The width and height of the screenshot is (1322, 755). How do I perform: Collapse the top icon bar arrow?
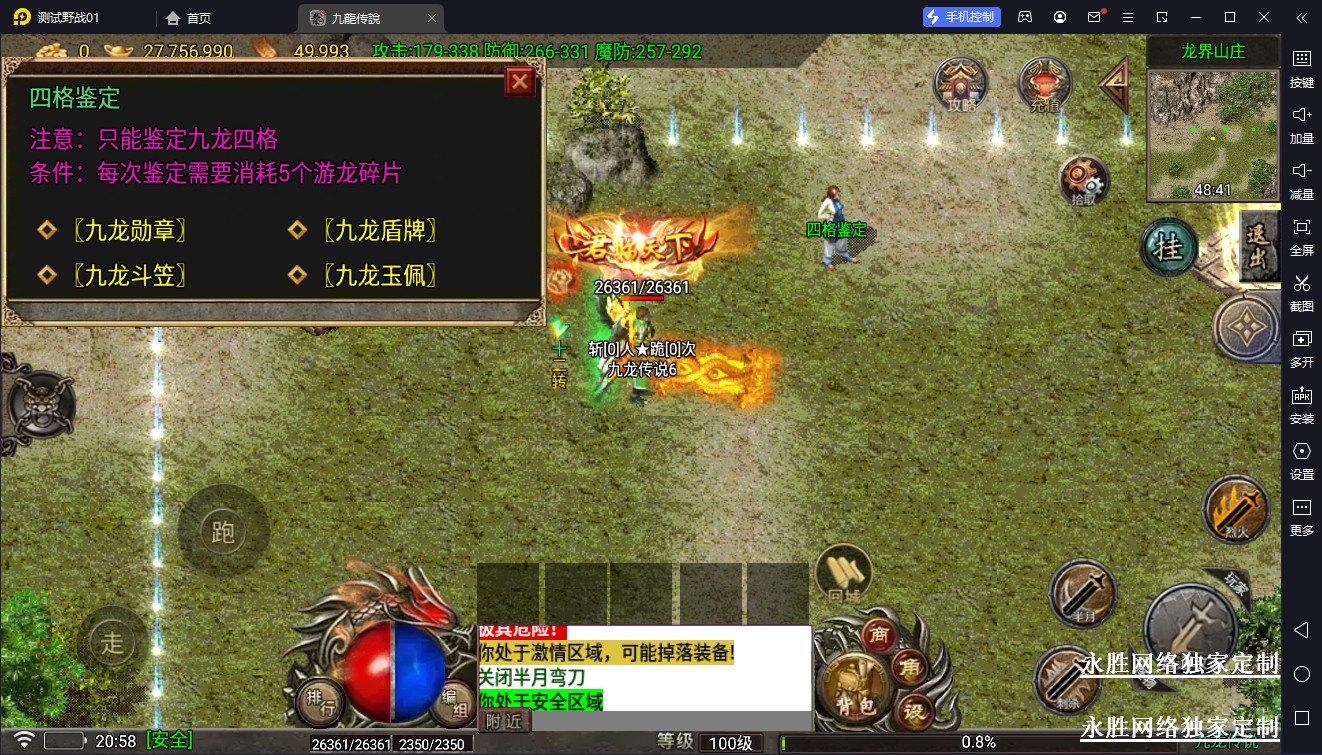(1114, 86)
